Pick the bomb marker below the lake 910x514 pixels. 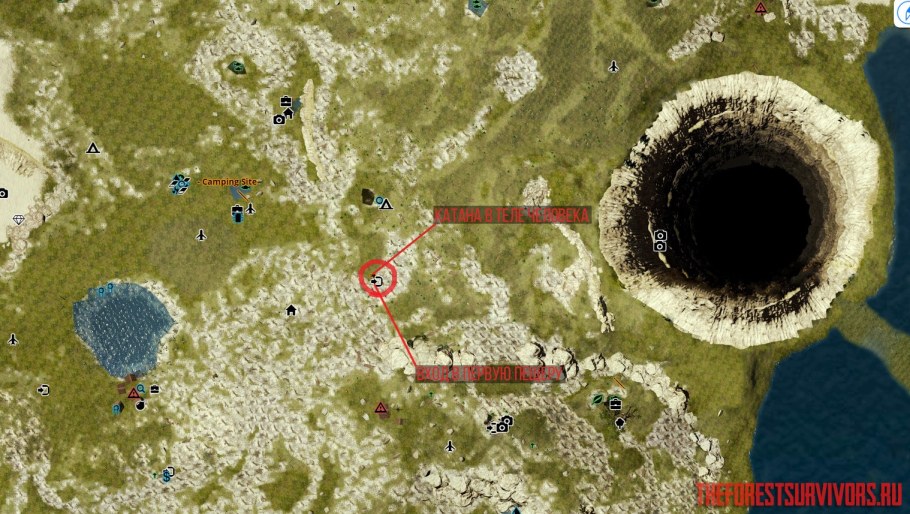point(140,405)
